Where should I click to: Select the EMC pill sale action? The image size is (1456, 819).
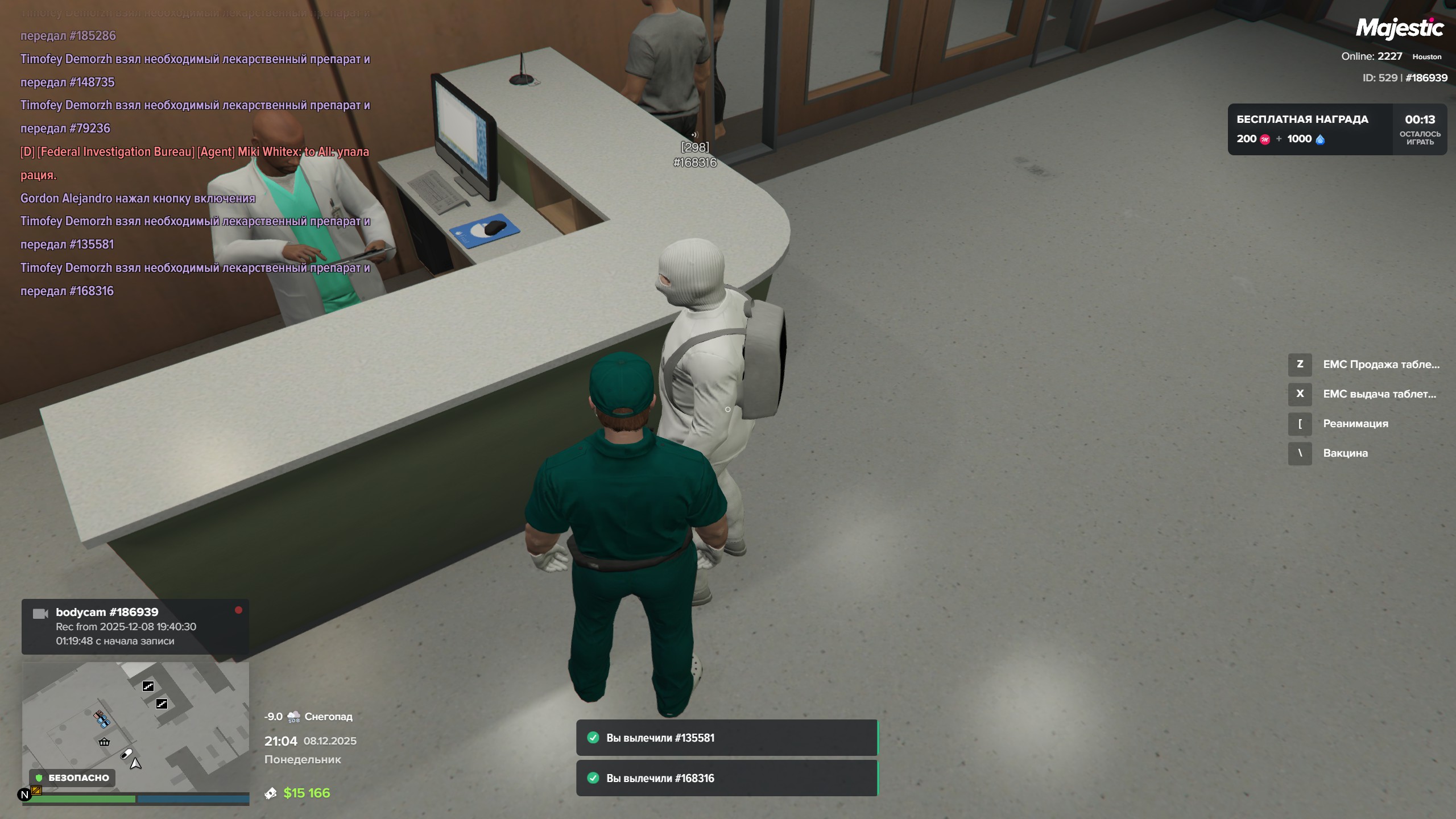coord(1363,365)
